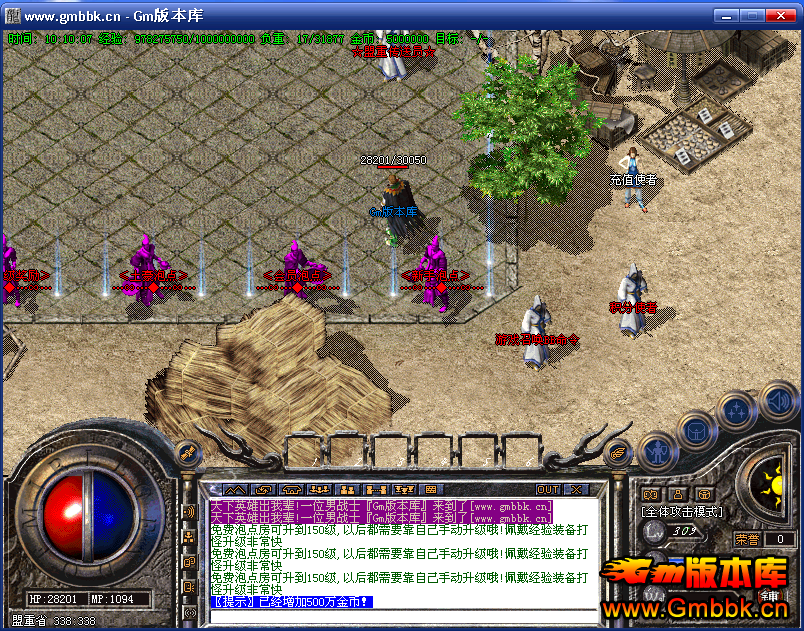Click the person icon above attack mode

coord(677,493)
